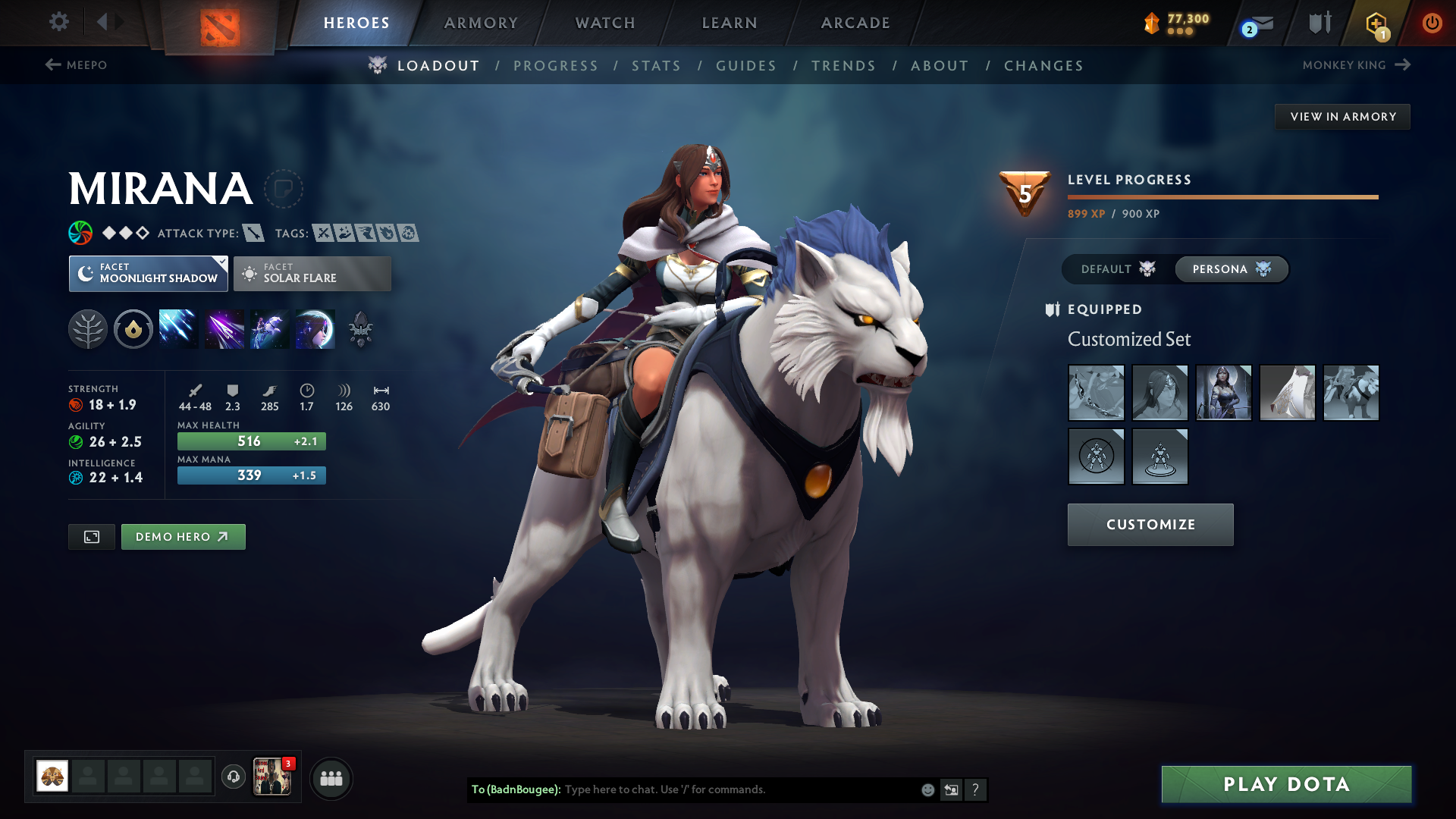Screen dimensions: 1456x819
Task: Select the Sacred Arrow ability icon
Action: click(x=224, y=328)
